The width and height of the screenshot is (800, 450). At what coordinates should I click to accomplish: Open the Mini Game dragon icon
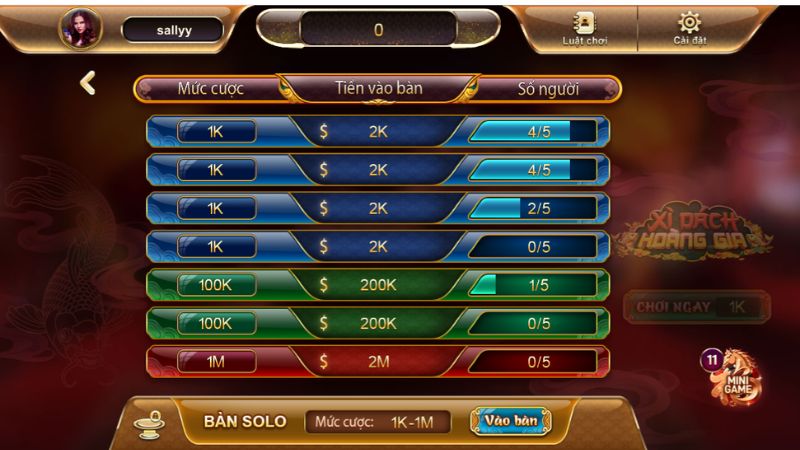738,376
